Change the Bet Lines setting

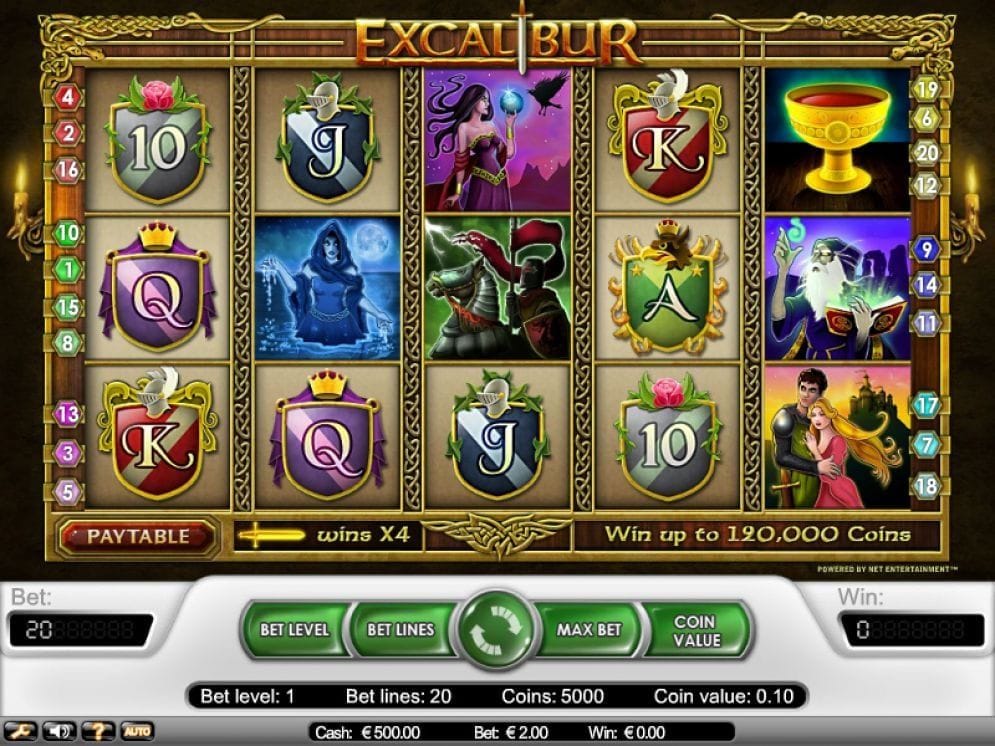[x=400, y=630]
